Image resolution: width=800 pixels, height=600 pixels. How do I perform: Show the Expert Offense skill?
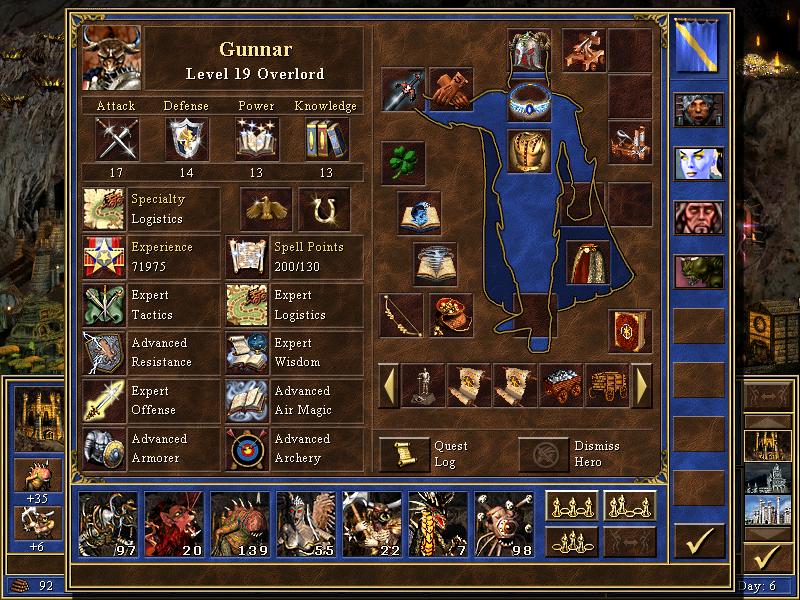point(104,400)
